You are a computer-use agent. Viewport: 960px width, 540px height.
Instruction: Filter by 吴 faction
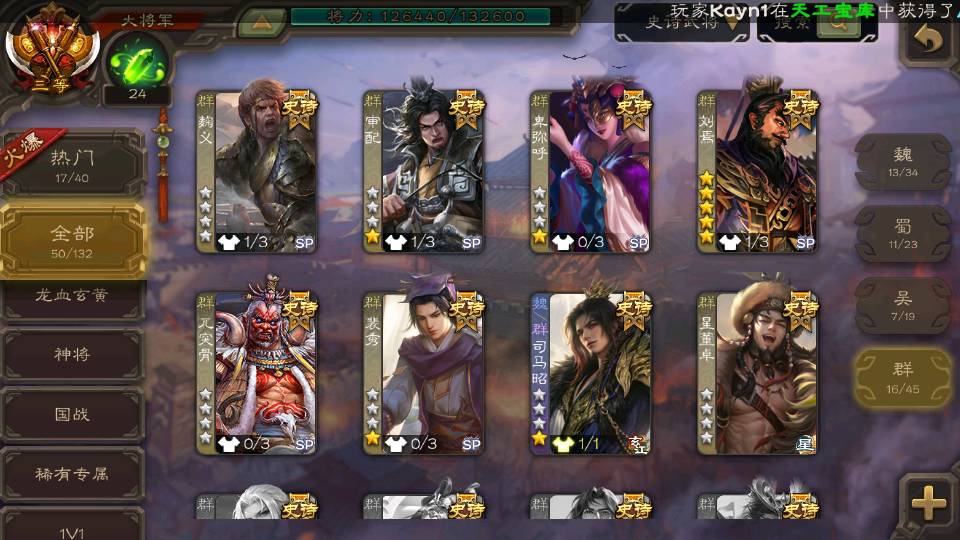(902, 305)
